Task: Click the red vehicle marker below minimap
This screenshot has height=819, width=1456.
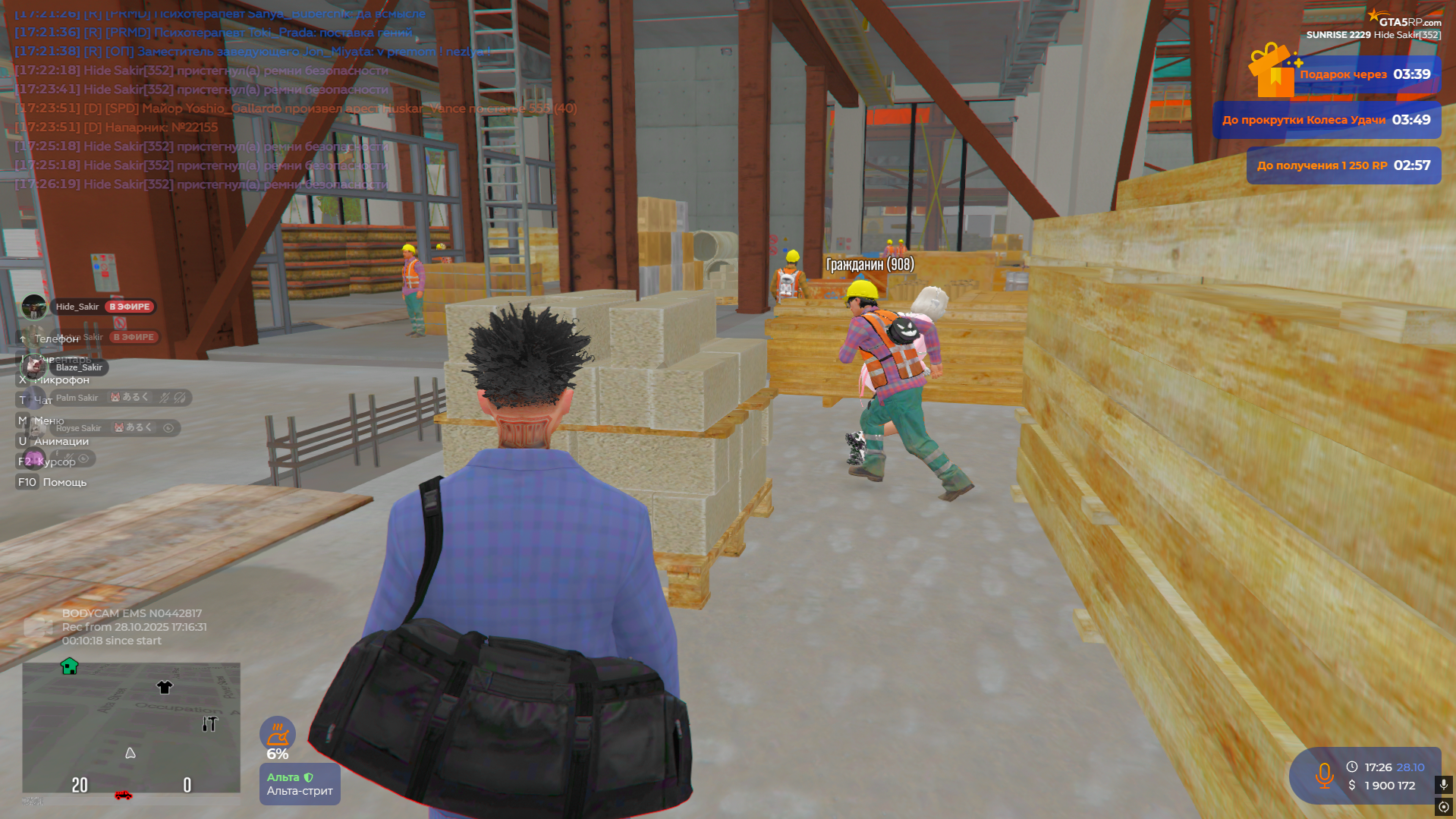Action: pyautogui.click(x=123, y=795)
